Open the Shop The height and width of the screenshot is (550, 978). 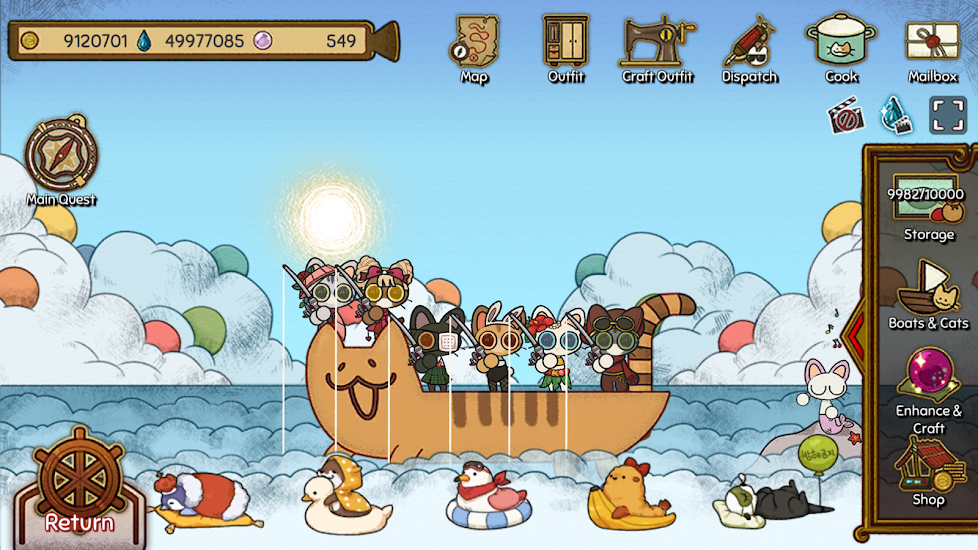(928, 468)
